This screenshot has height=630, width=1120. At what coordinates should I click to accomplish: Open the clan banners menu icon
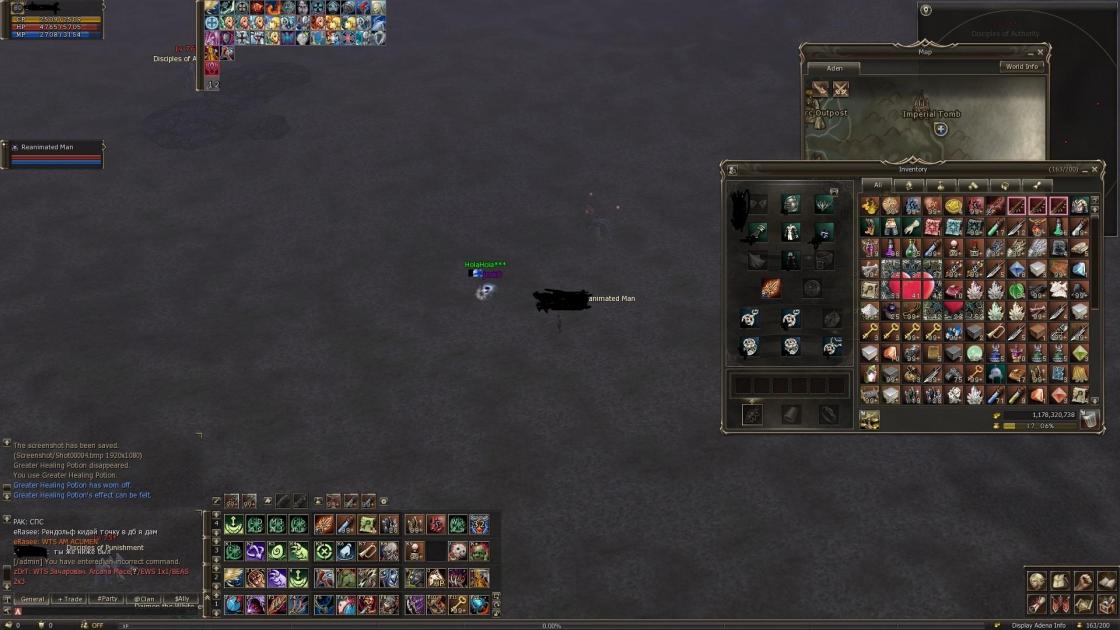point(1060,604)
